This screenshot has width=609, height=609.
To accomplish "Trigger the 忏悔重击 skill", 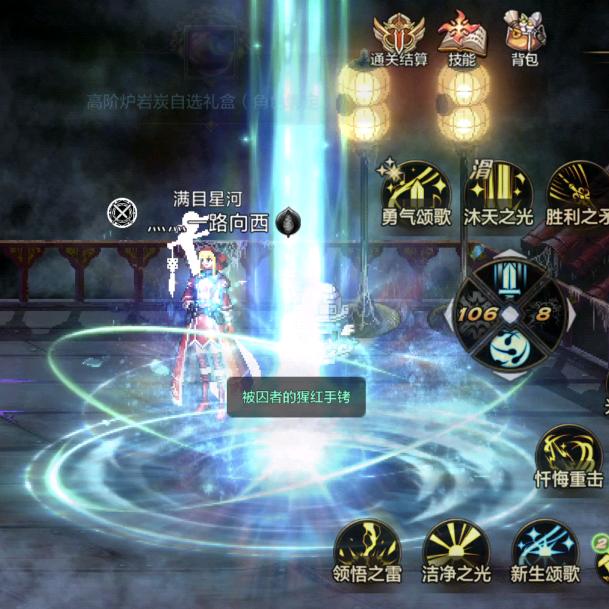I will pos(569,453).
